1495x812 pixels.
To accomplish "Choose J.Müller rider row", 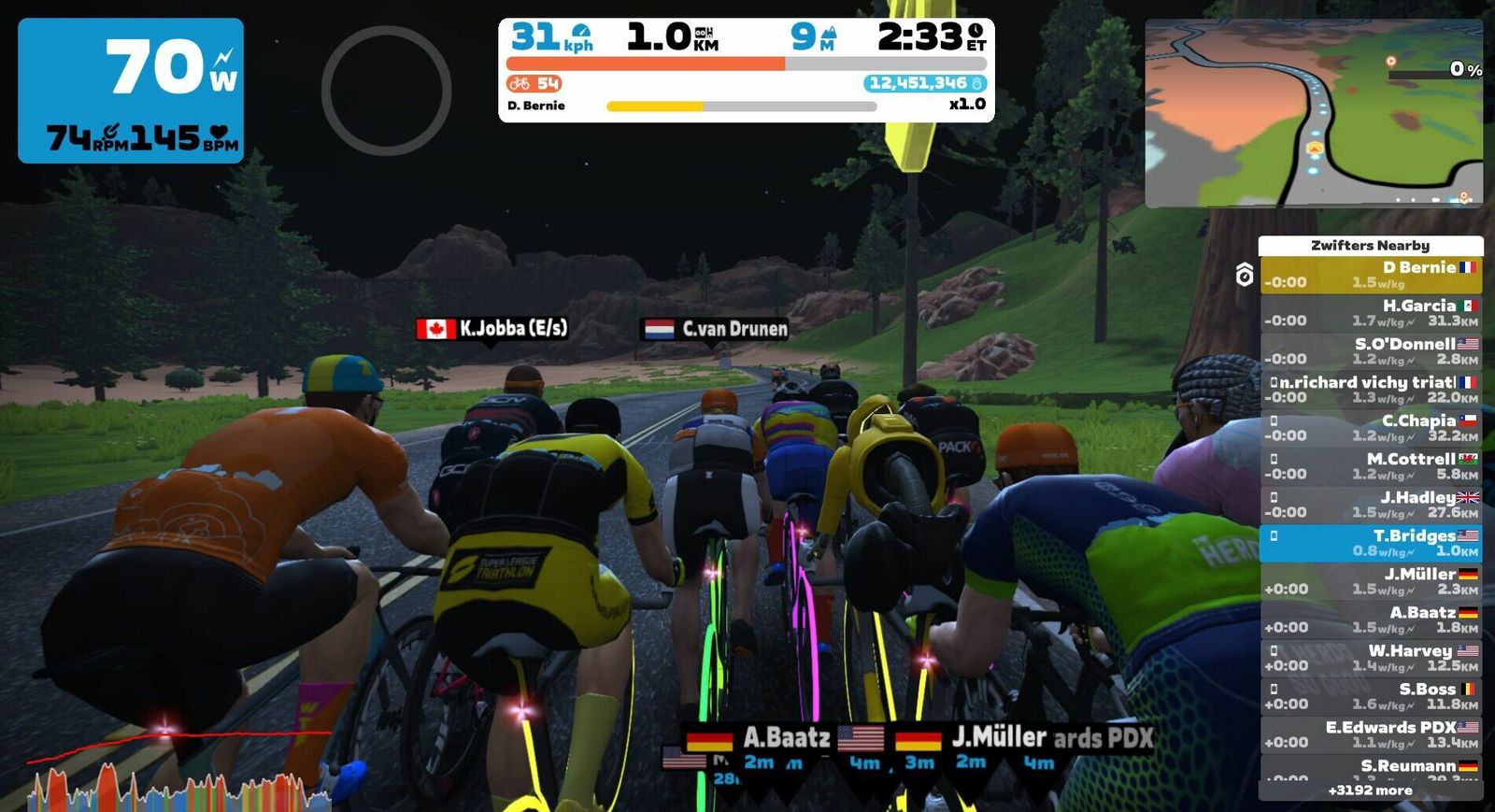I will pyautogui.click(x=1370, y=581).
